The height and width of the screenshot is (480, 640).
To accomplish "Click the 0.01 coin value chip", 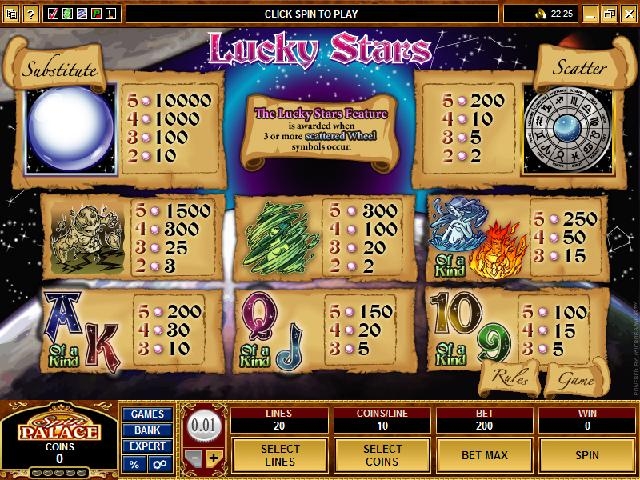I will click(x=203, y=424).
